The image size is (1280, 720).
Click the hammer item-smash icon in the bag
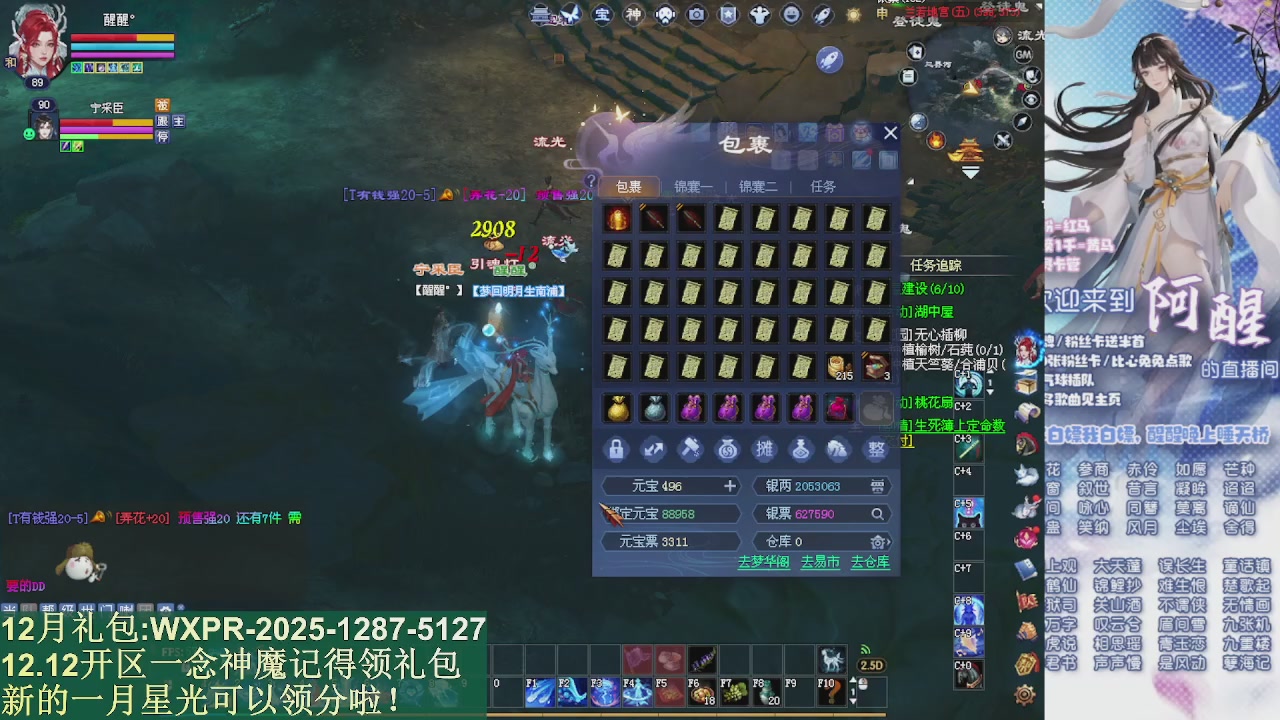pyautogui.click(x=690, y=450)
